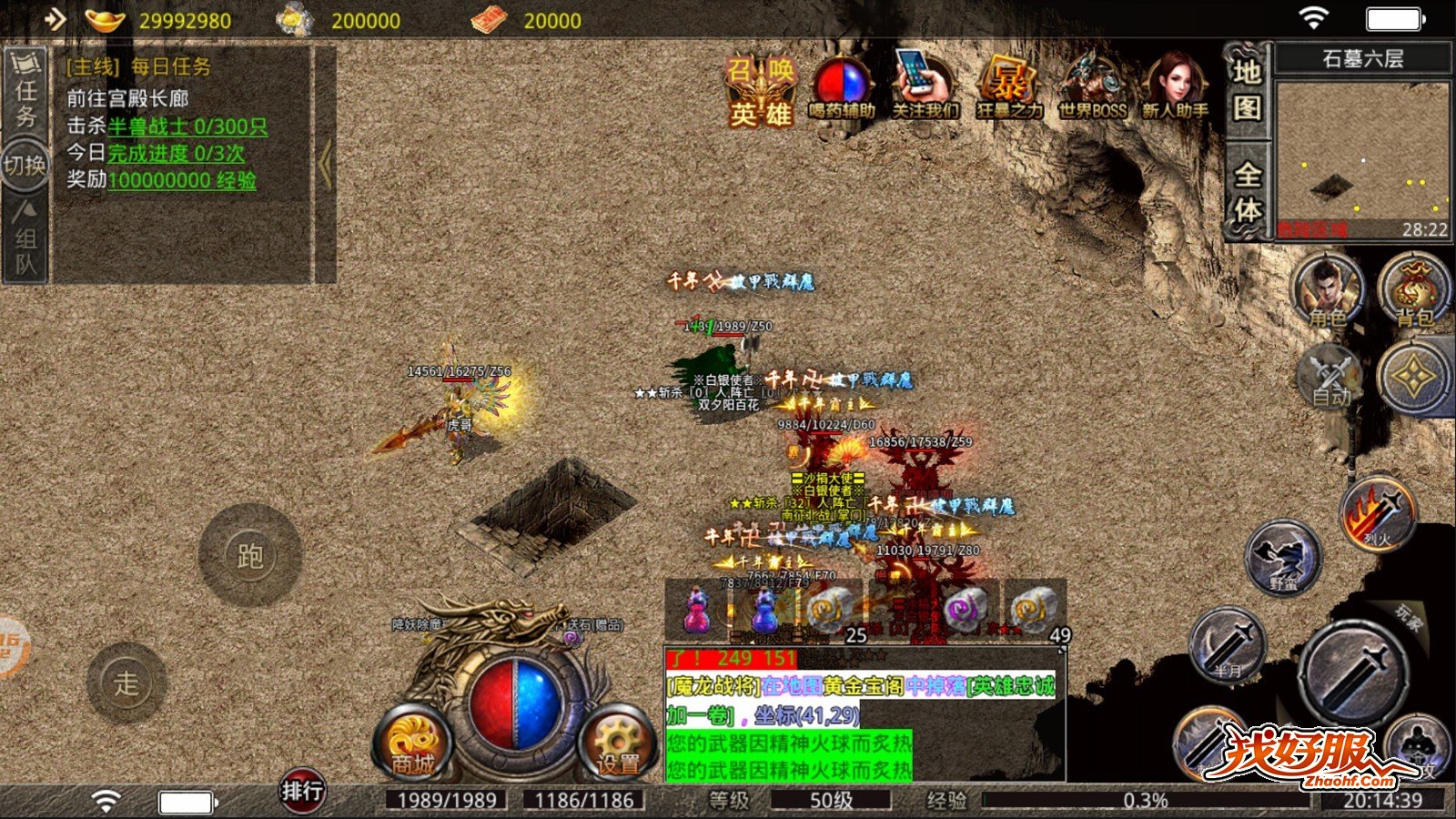Open the 排行 ranking button
This screenshot has width=1456, height=819.
(301, 792)
